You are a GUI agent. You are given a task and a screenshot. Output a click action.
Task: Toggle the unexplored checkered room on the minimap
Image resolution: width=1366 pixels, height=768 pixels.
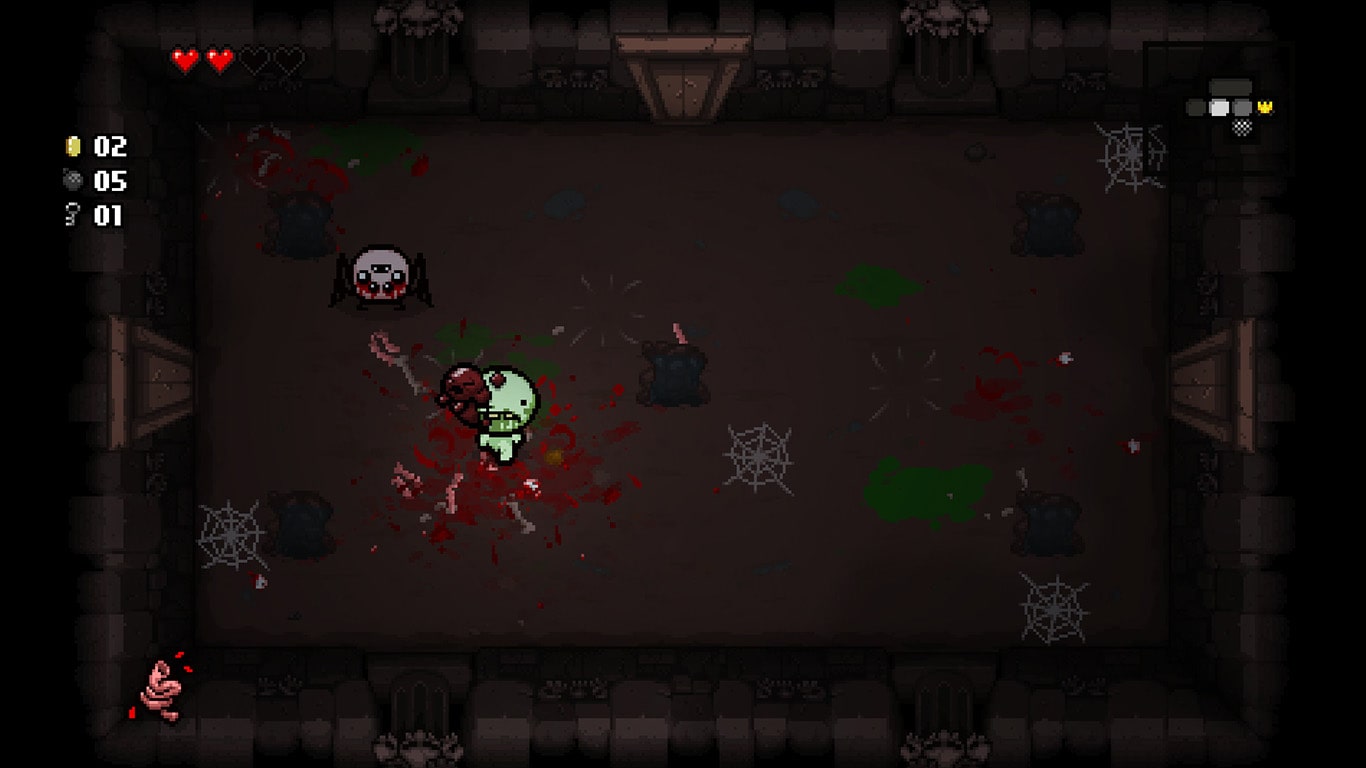click(1242, 127)
